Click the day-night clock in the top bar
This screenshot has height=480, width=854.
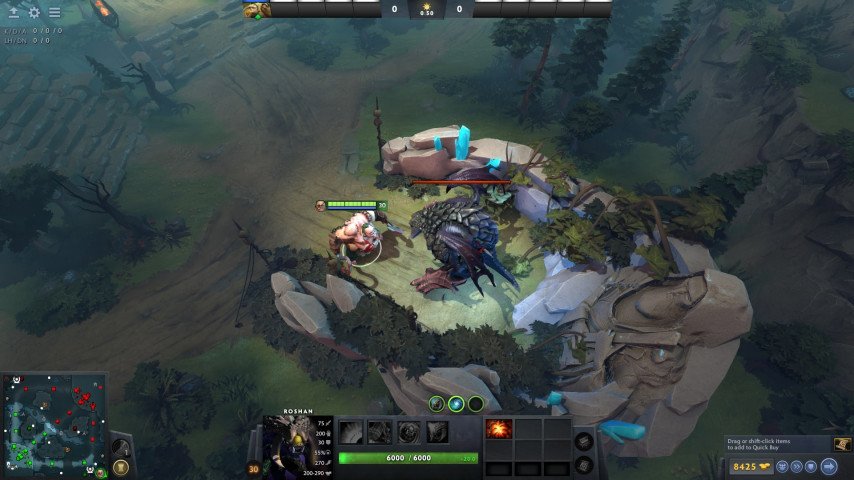pos(427,10)
